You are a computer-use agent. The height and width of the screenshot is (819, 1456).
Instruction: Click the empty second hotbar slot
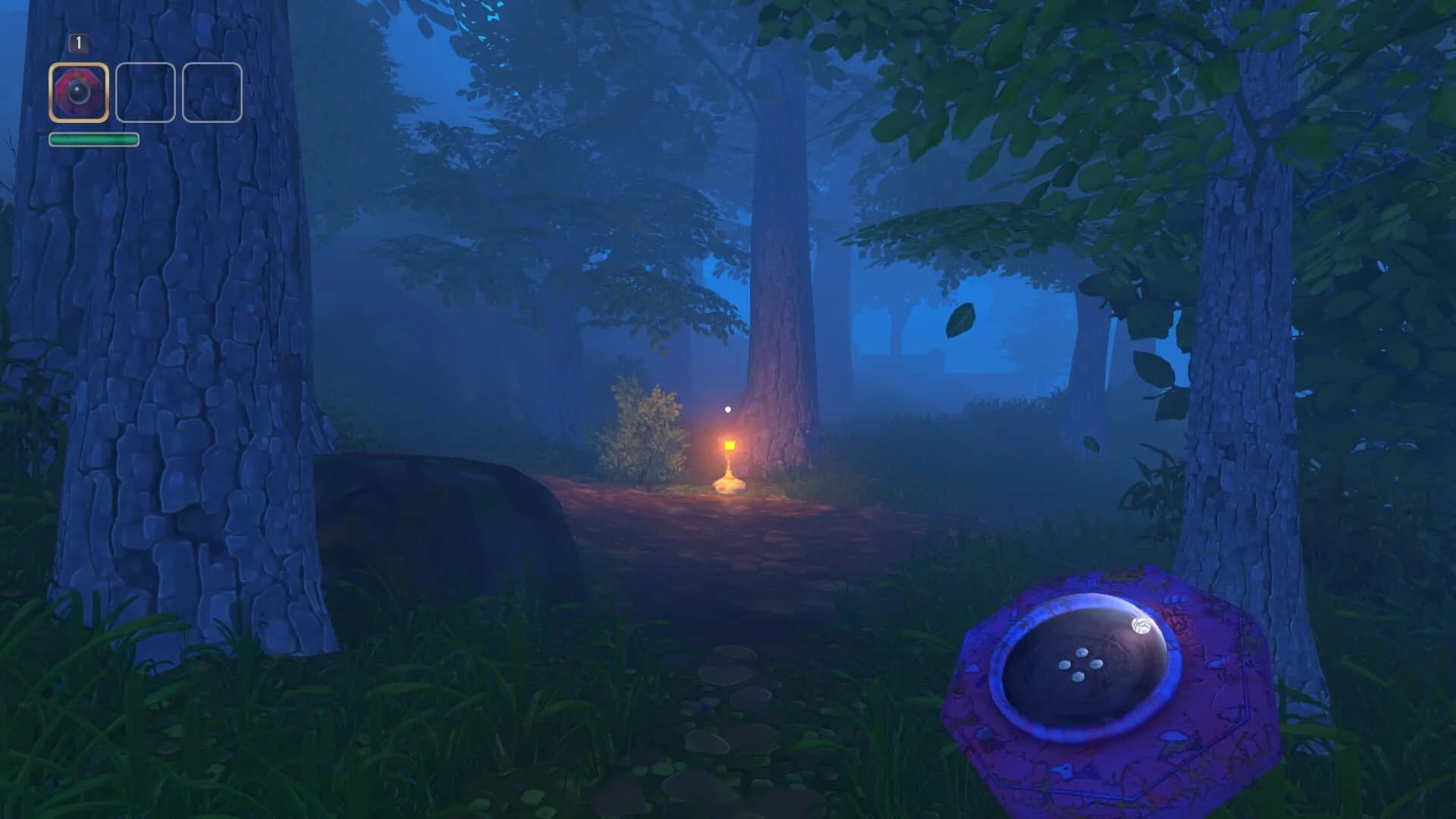[x=145, y=93]
